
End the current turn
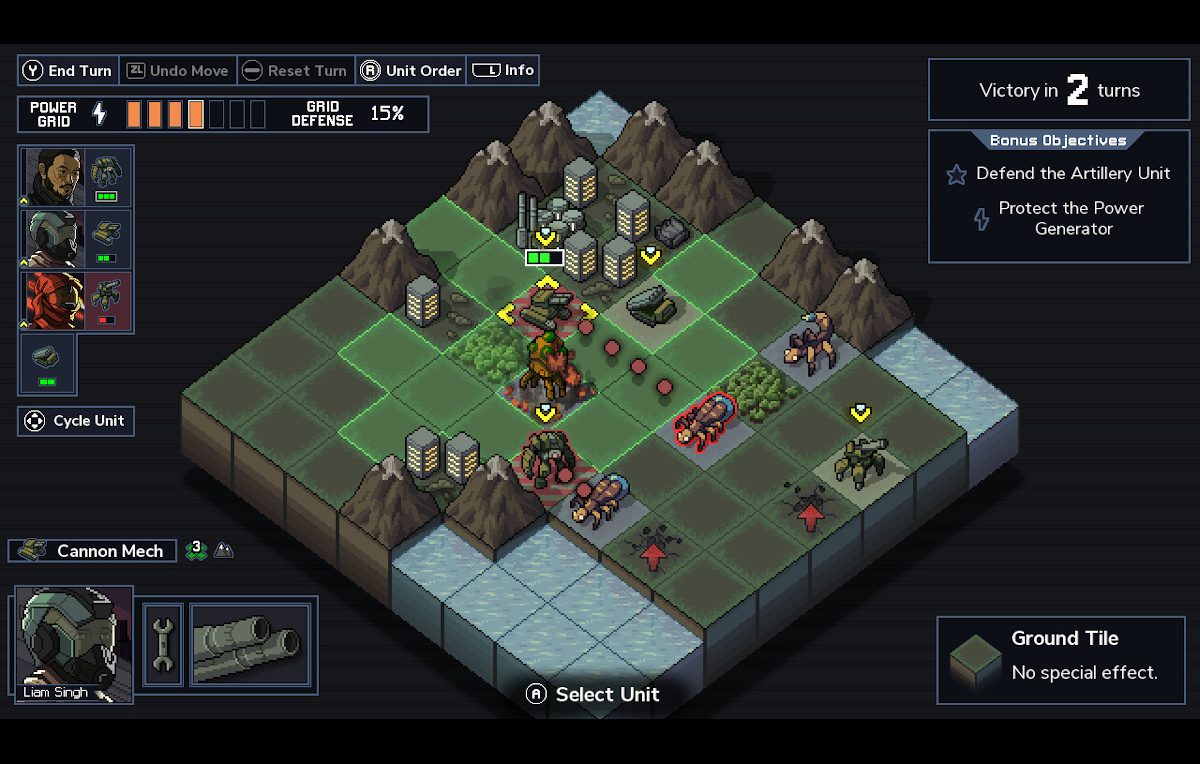coord(68,71)
